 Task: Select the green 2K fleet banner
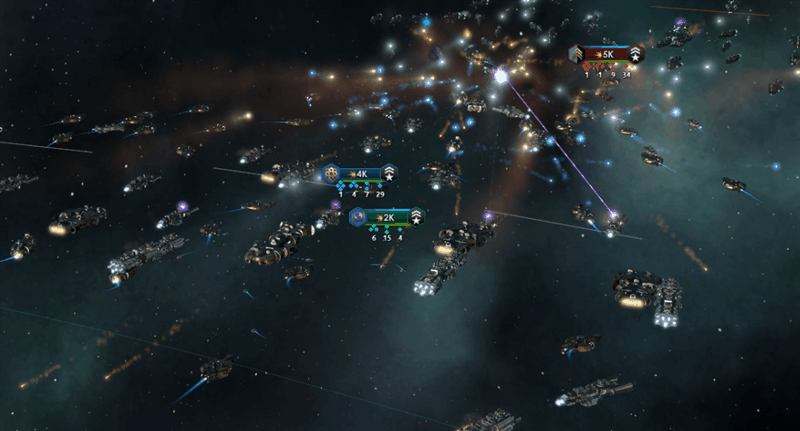[x=387, y=217]
